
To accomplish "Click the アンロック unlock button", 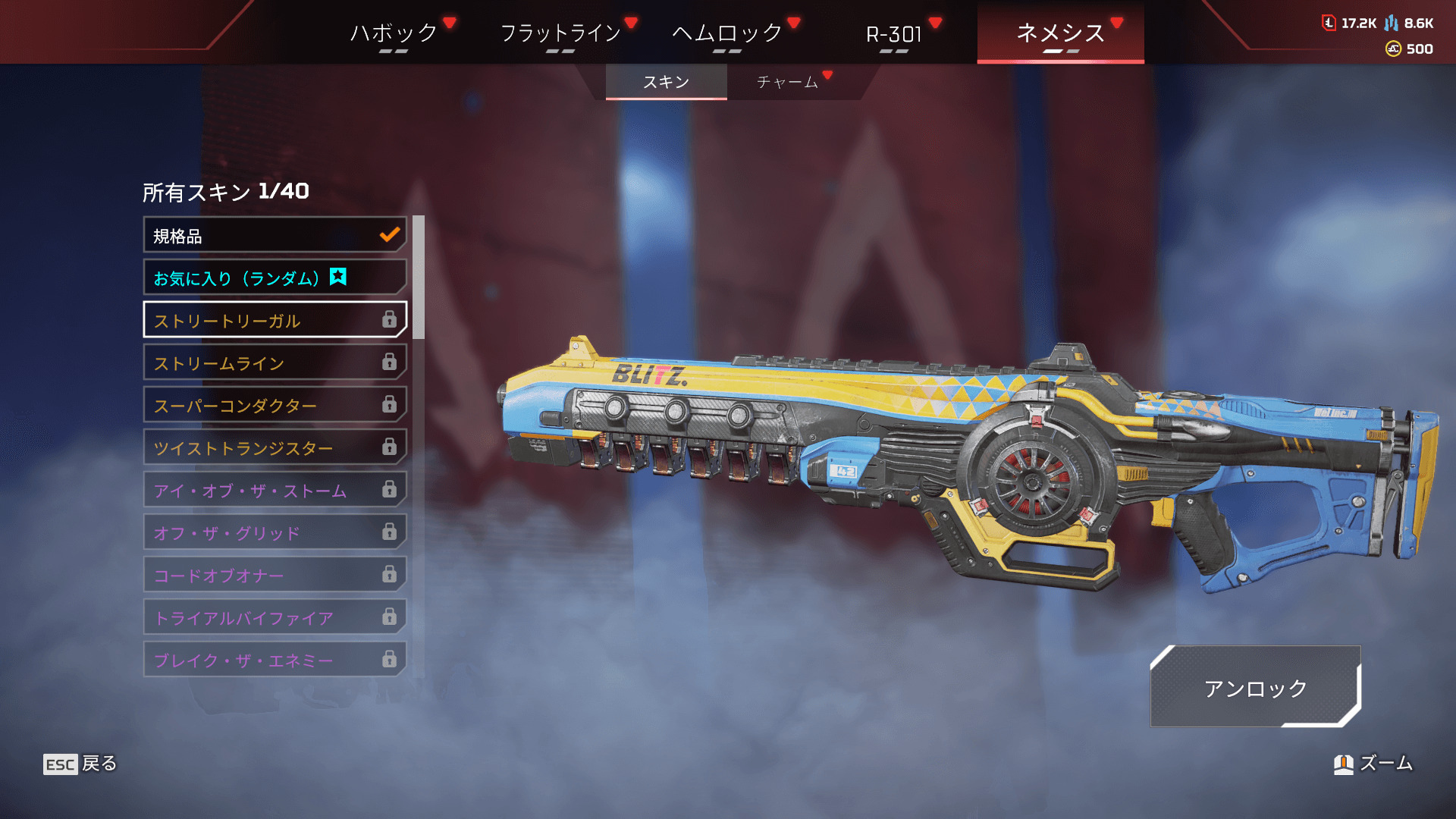I will pyautogui.click(x=1255, y=687).
